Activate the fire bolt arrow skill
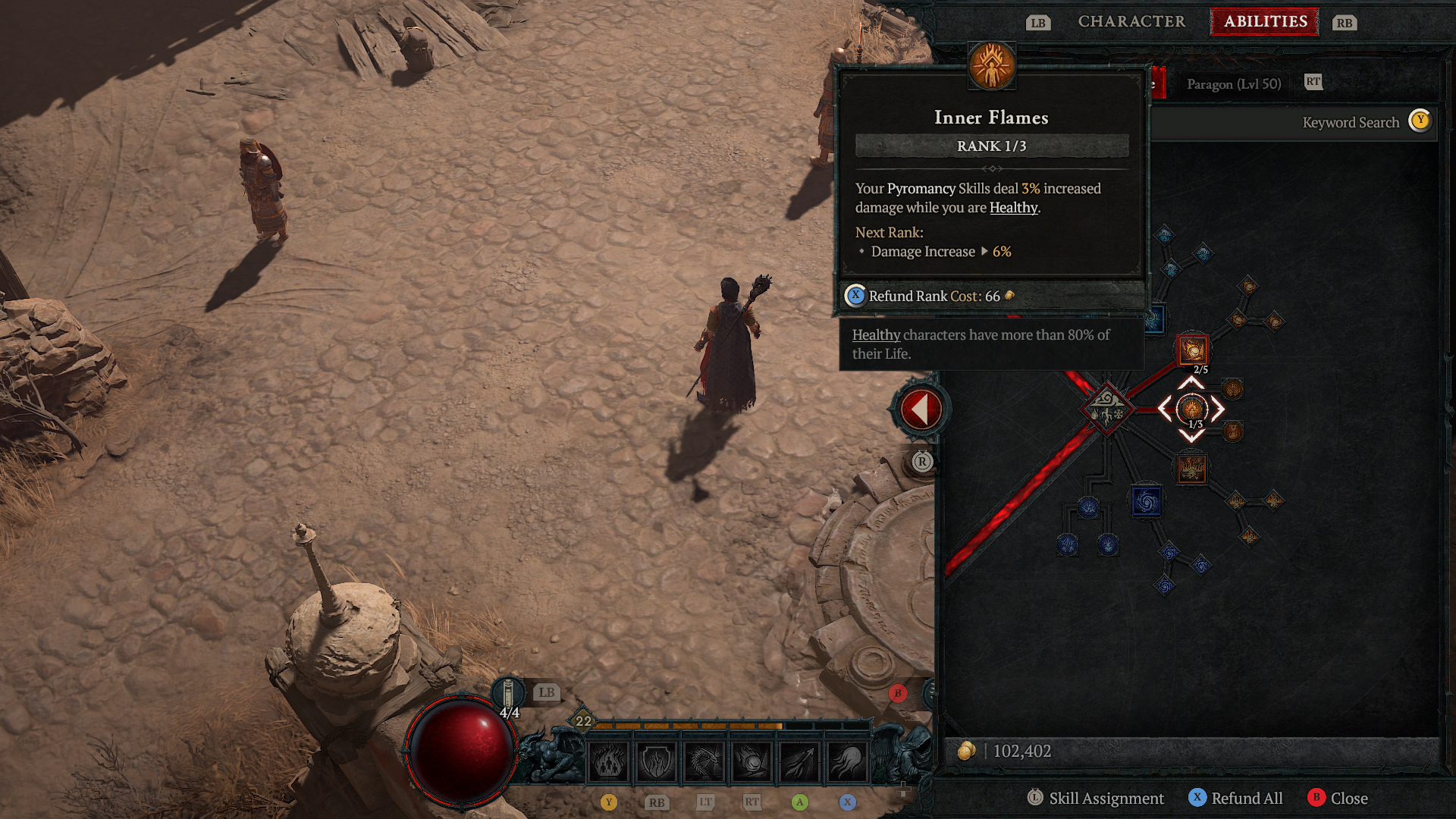 [799, 761]
